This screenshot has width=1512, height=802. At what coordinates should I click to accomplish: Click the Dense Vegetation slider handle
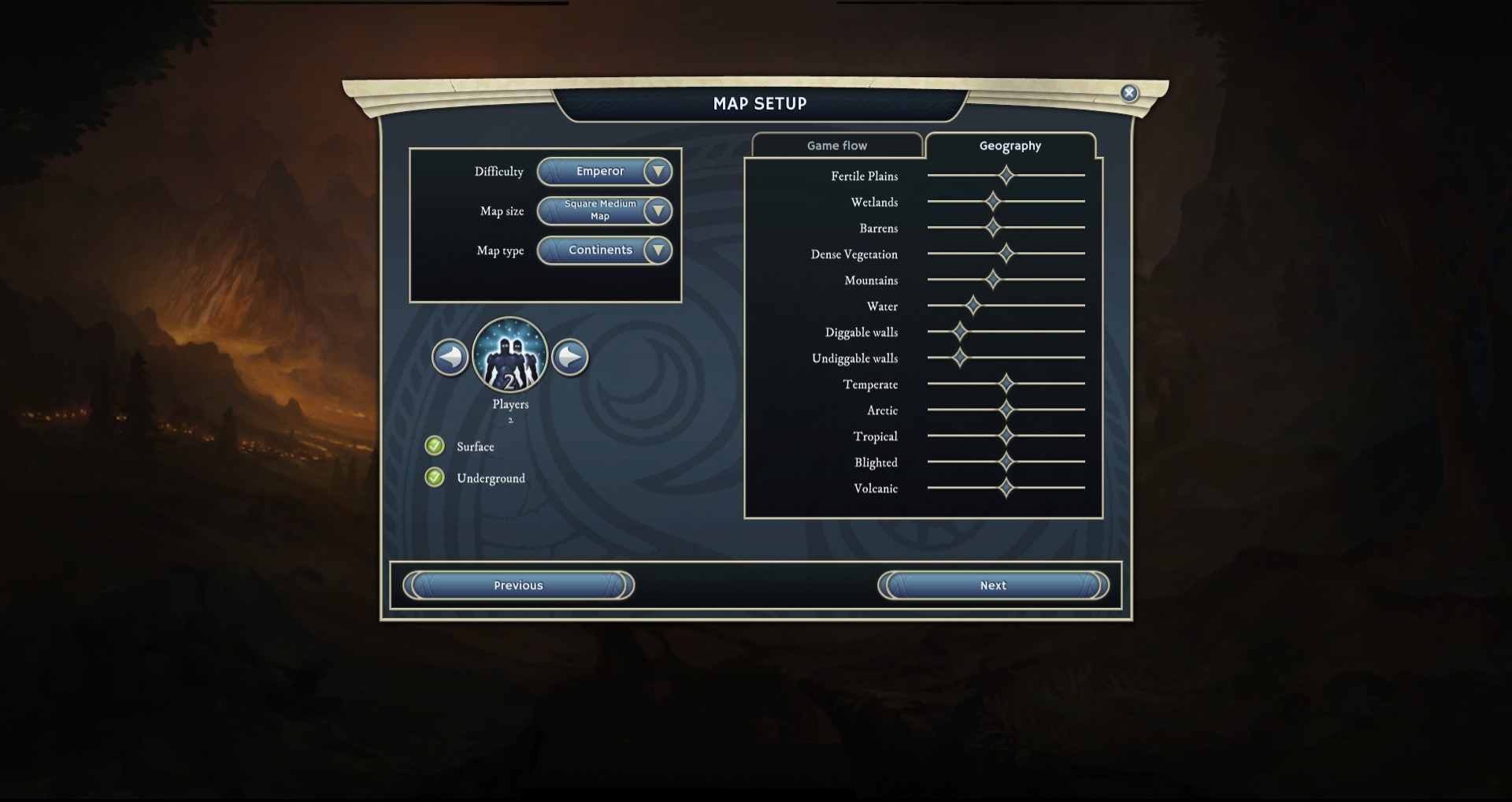click(x=1006, y=253)
